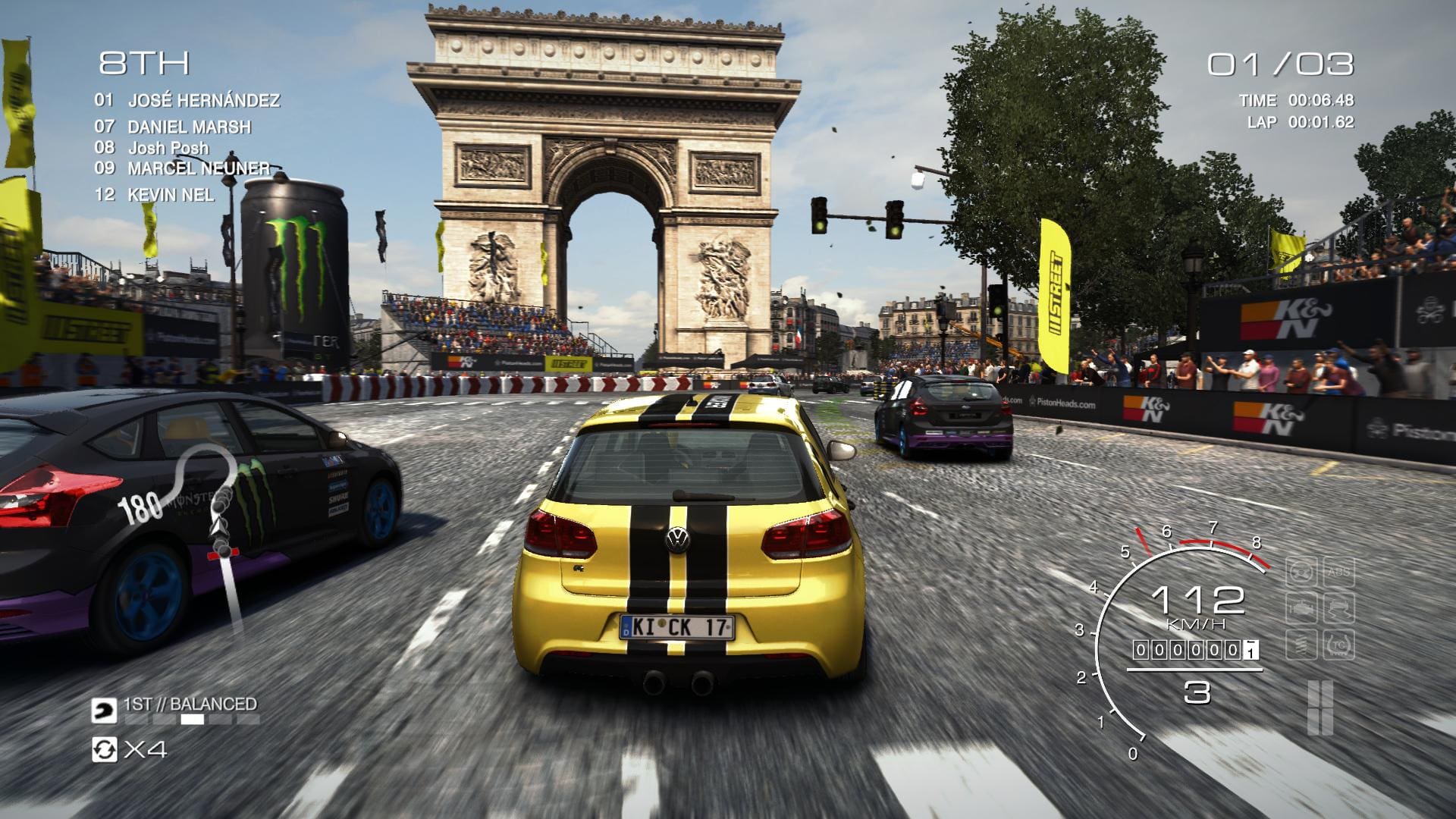Toggle the ABS assist indicator
The width and height of the screenshot is (1456, 819).
[1338, 572]
